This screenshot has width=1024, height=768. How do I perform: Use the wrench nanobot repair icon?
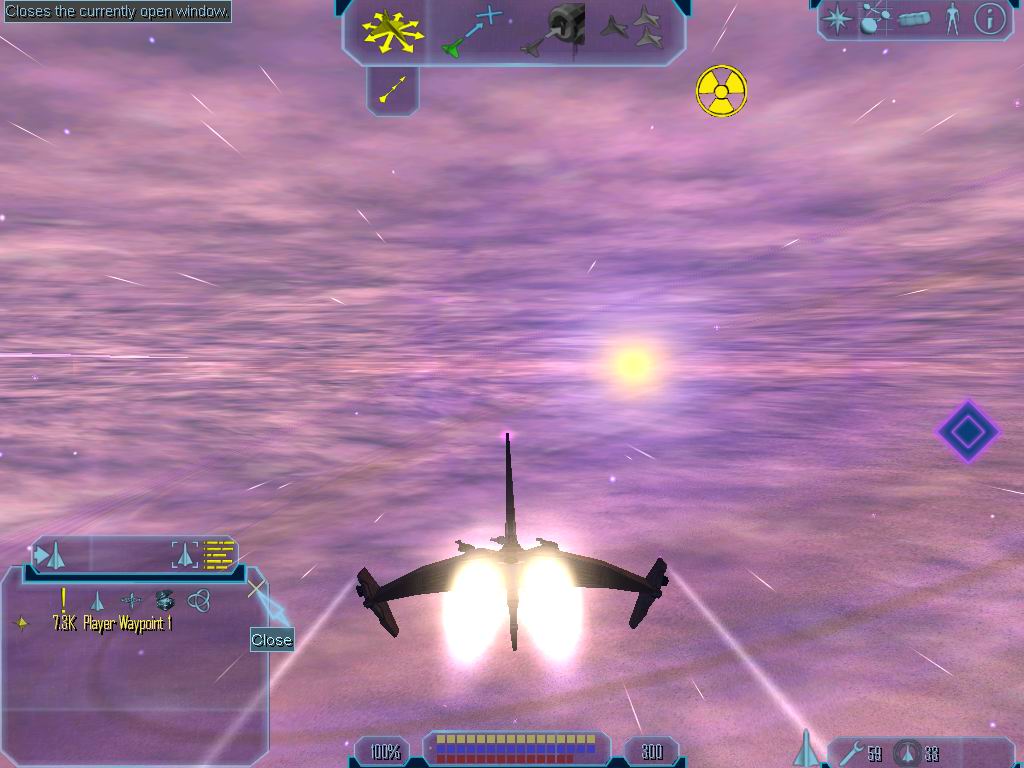[x=850, y=752]
